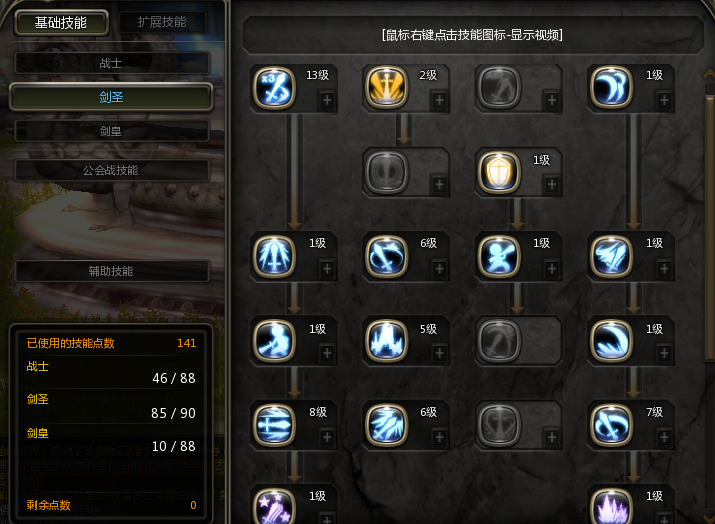Click the plus next to the level 7 skill
Image resolution: width=715 pixels, height=524 pixels.
pos(662,436)
